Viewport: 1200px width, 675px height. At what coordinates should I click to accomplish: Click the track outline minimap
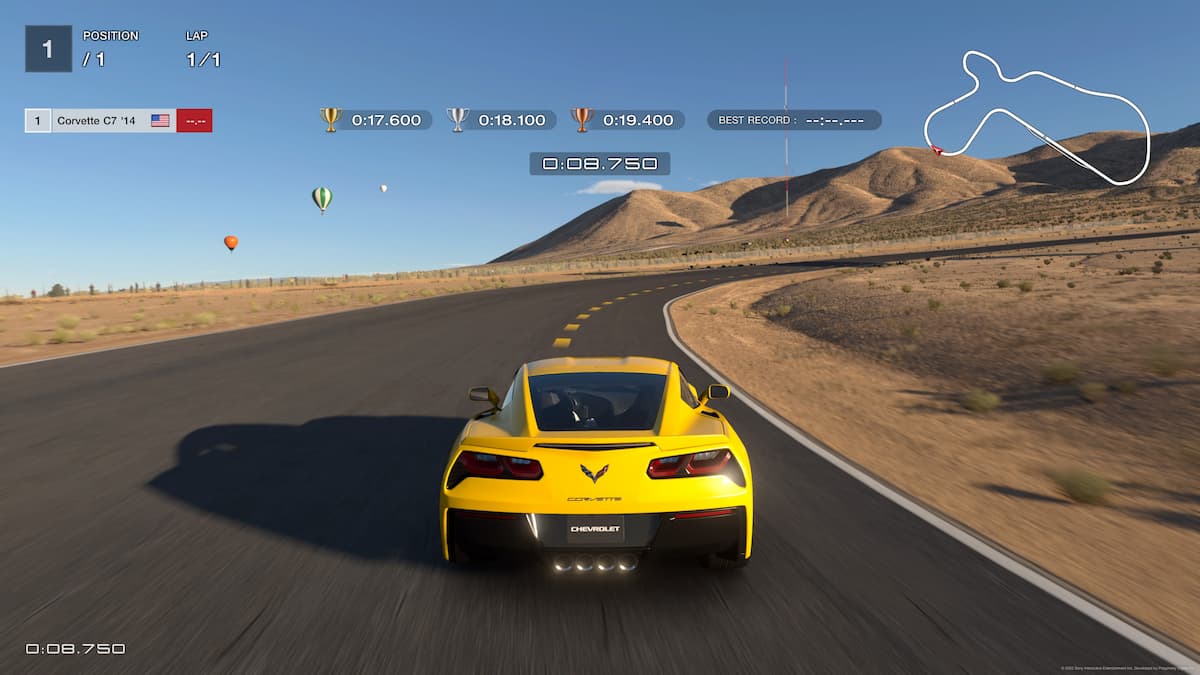pos(1037,117)
